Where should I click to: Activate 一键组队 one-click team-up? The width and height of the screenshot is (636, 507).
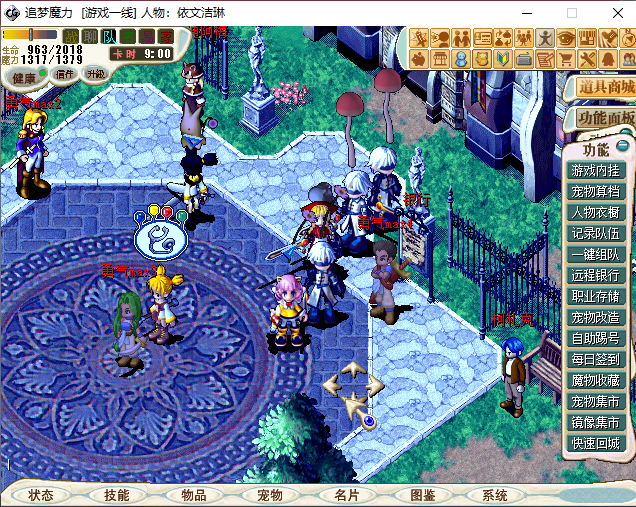[x=595, y=254]
